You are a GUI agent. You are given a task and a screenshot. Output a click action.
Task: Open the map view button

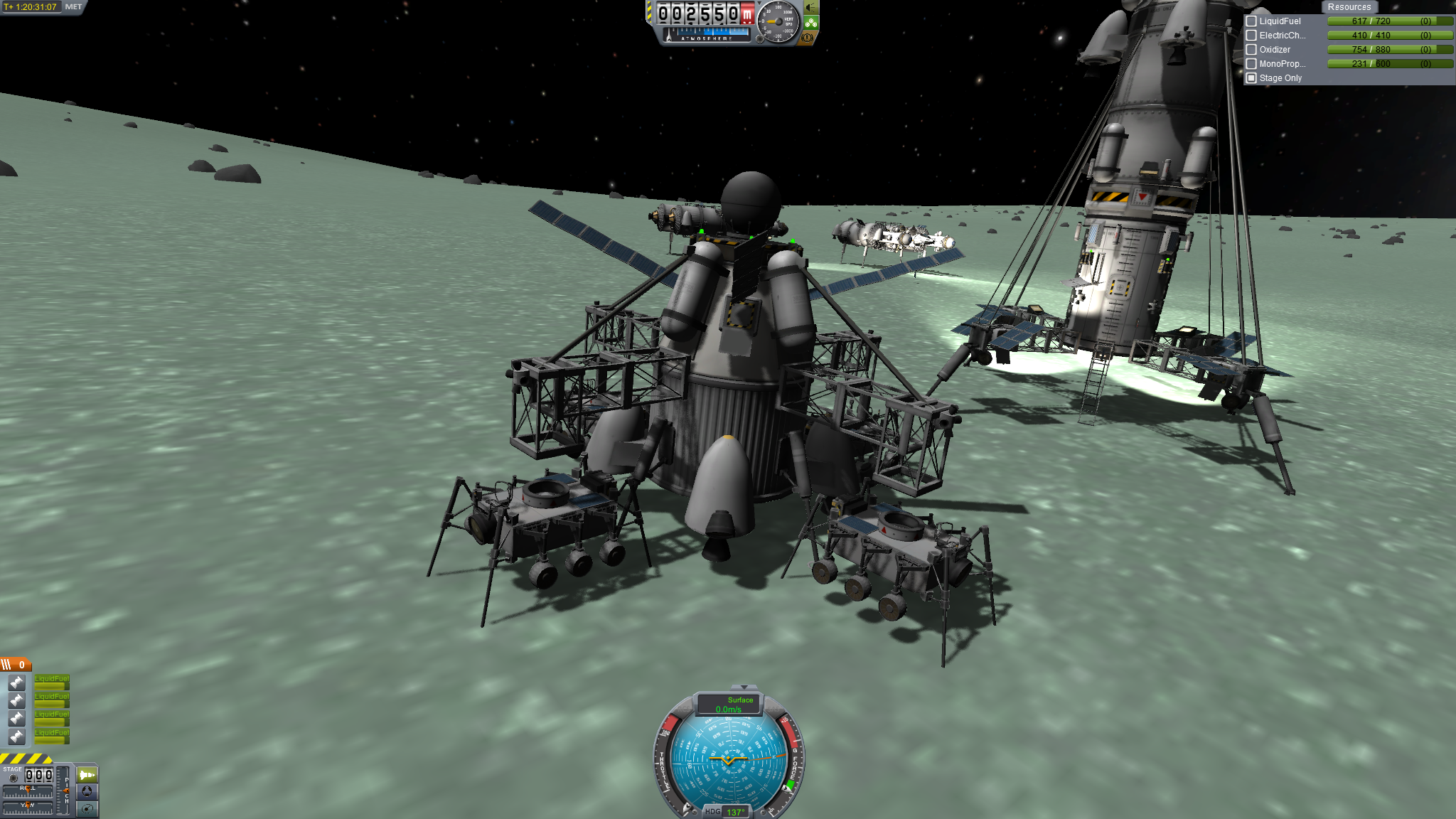[x=87, y=808]
